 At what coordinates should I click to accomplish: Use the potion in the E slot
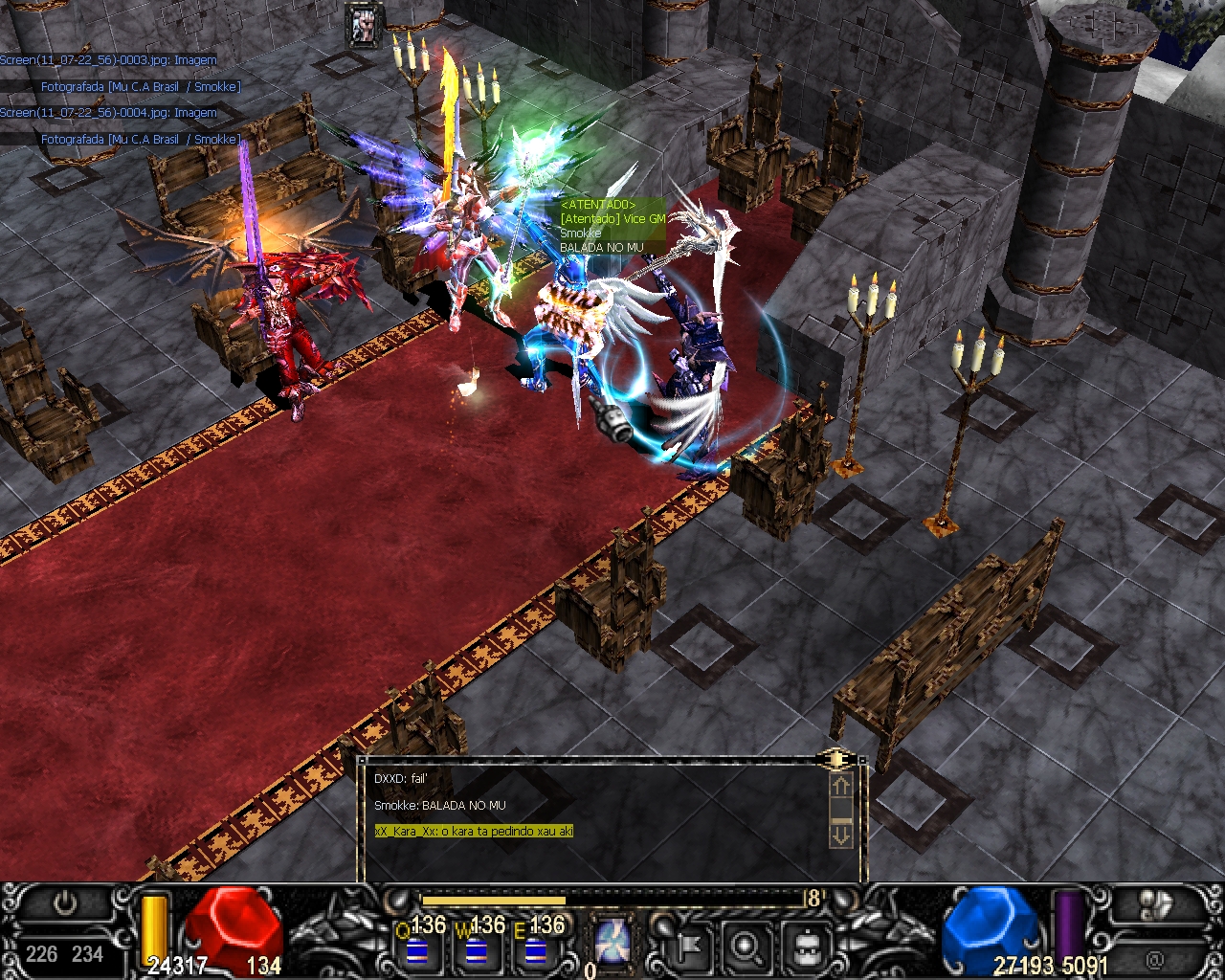pos(535,950)
